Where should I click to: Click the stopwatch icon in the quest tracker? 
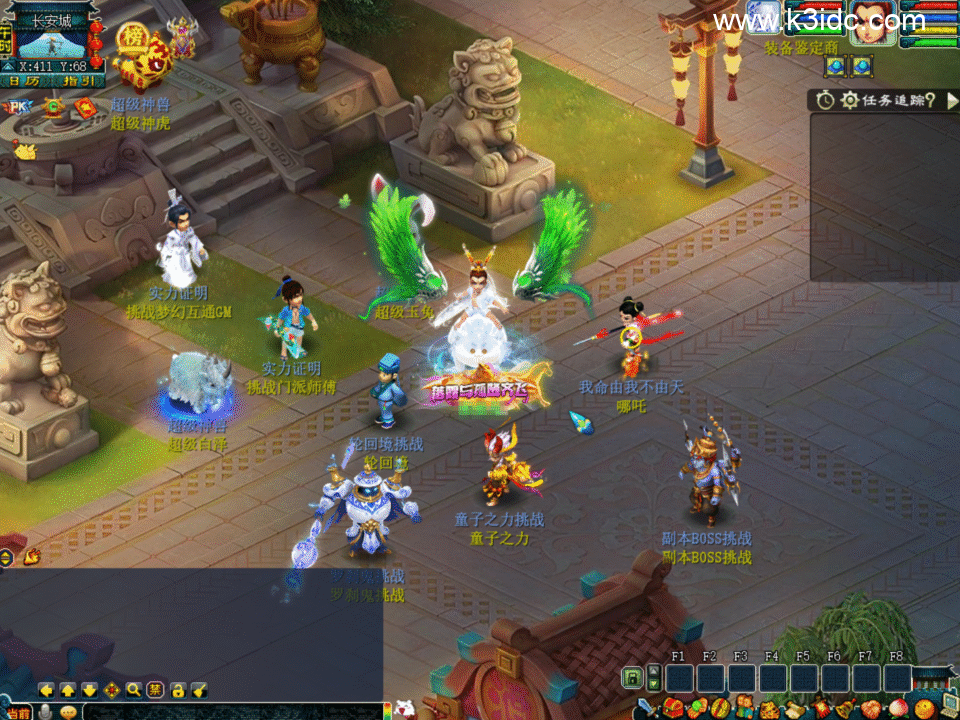coord(825,100)
